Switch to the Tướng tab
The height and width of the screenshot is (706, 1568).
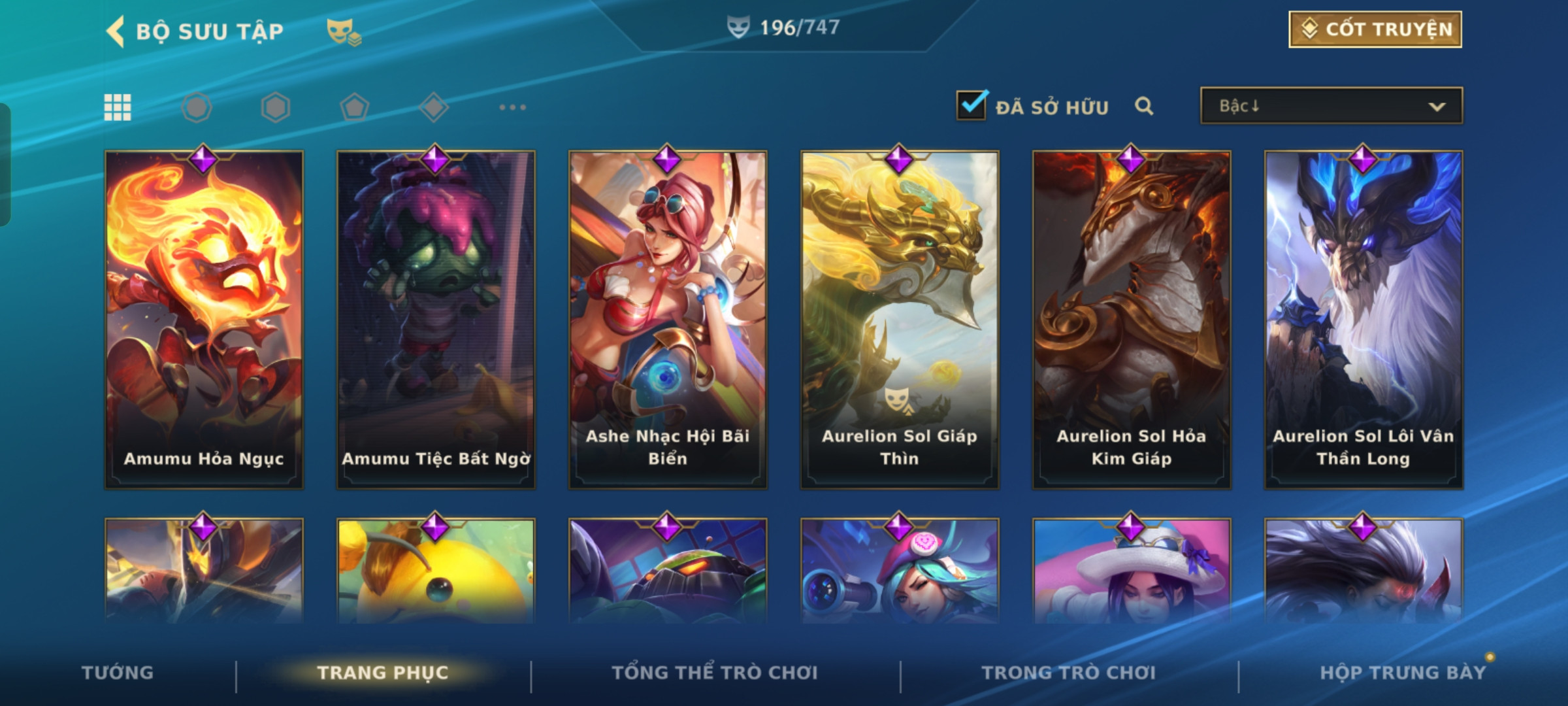(x=118, y=673)
